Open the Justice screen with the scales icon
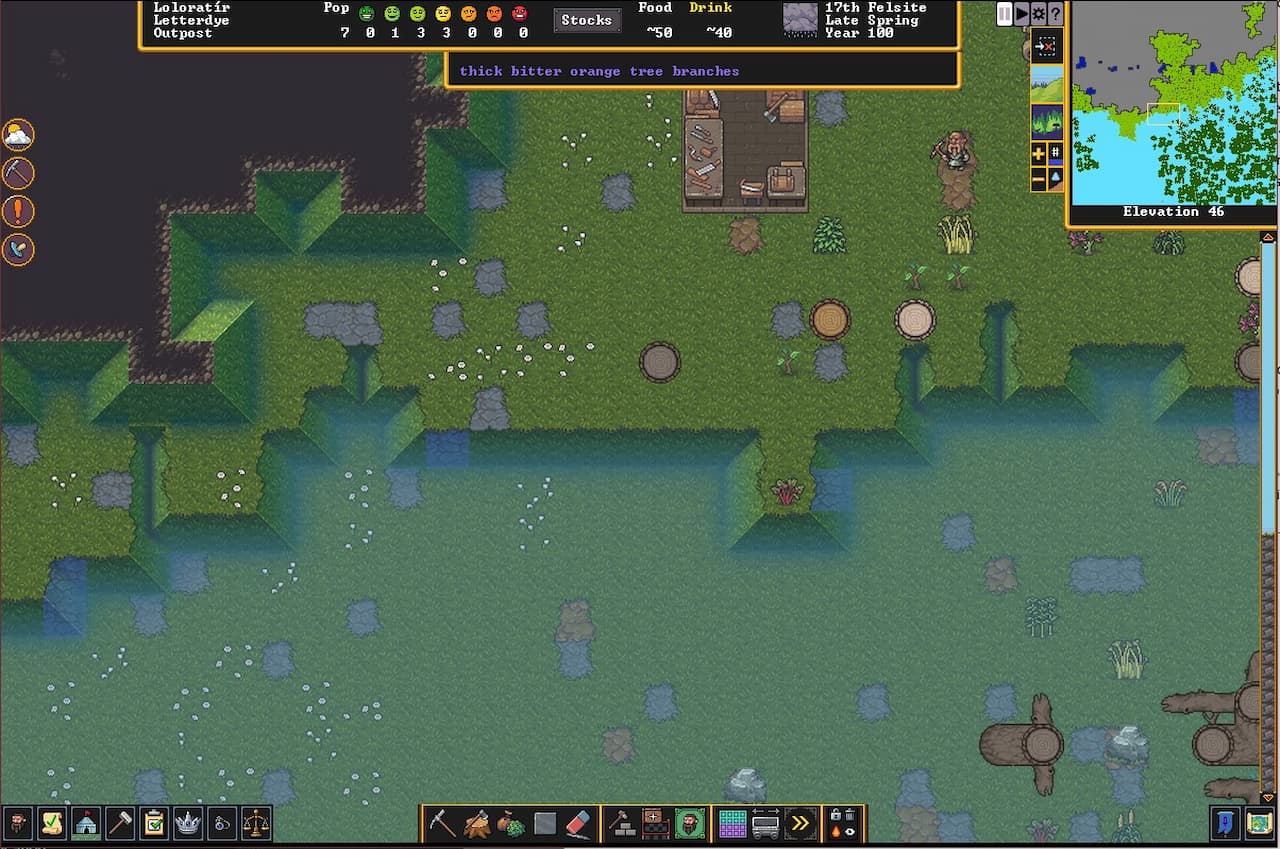1280x849 pixels. click(x=255, y=824)
